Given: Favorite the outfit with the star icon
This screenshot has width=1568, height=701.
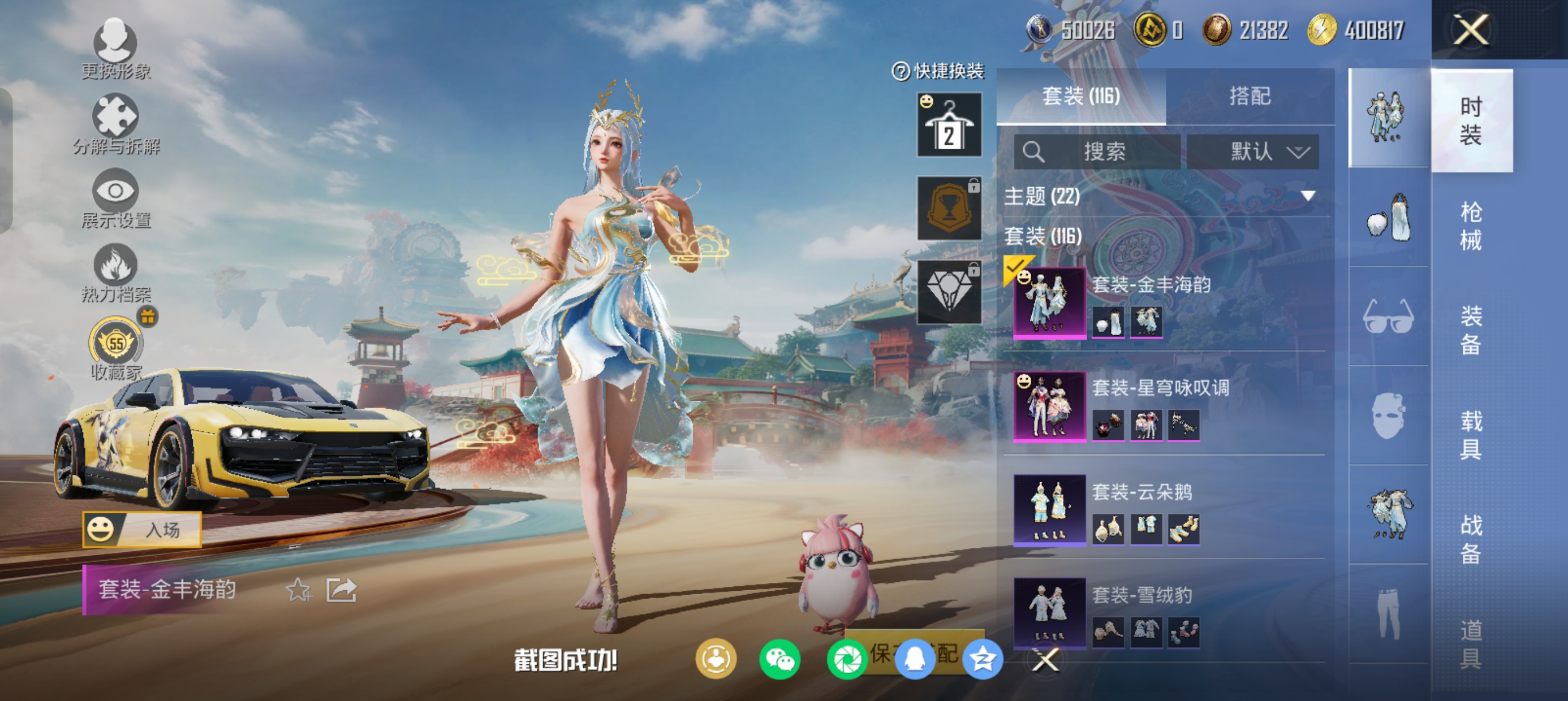Looking at the screenshot, I should [298, 590].
